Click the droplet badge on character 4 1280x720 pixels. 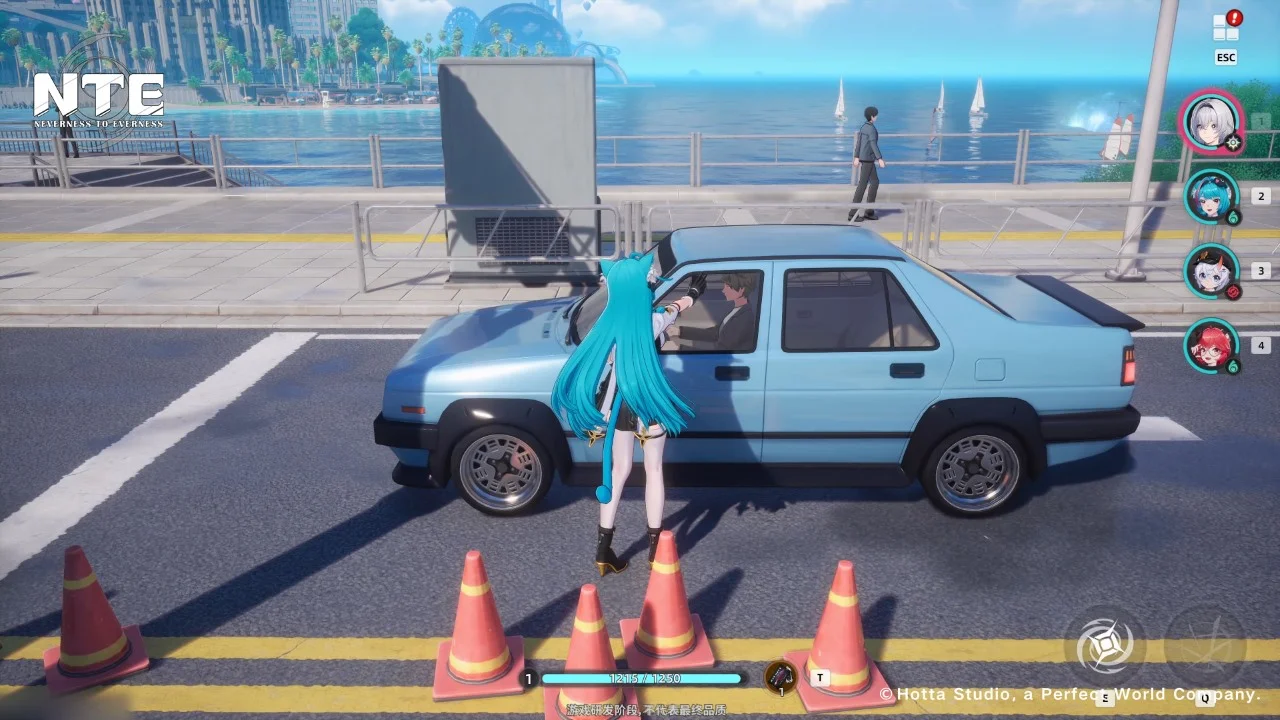click(x=1232, y=364)
